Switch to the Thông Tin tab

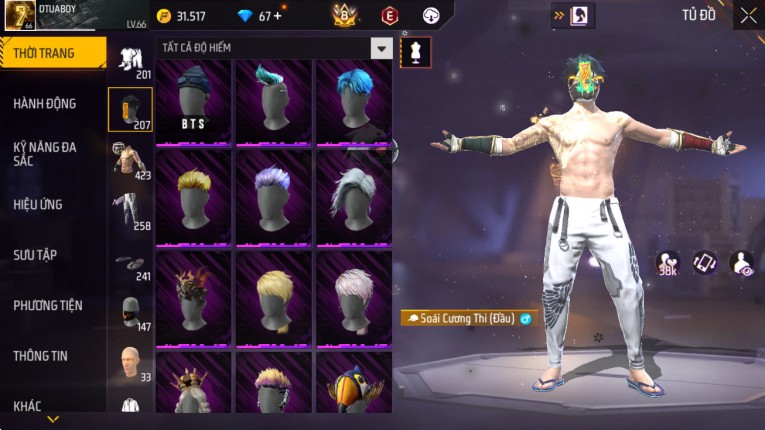pos(42,356)
